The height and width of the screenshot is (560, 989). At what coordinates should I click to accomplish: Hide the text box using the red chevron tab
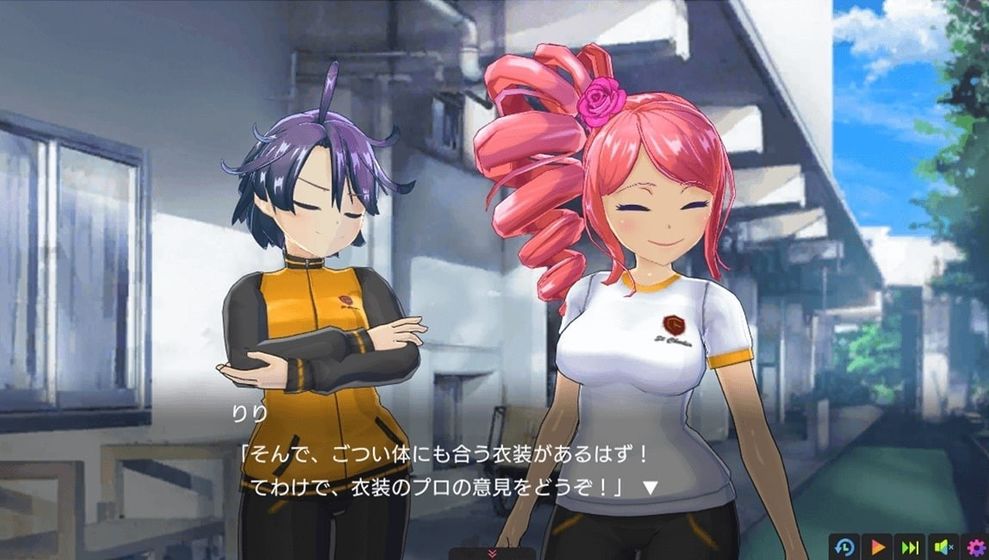[x=491, y=553]
